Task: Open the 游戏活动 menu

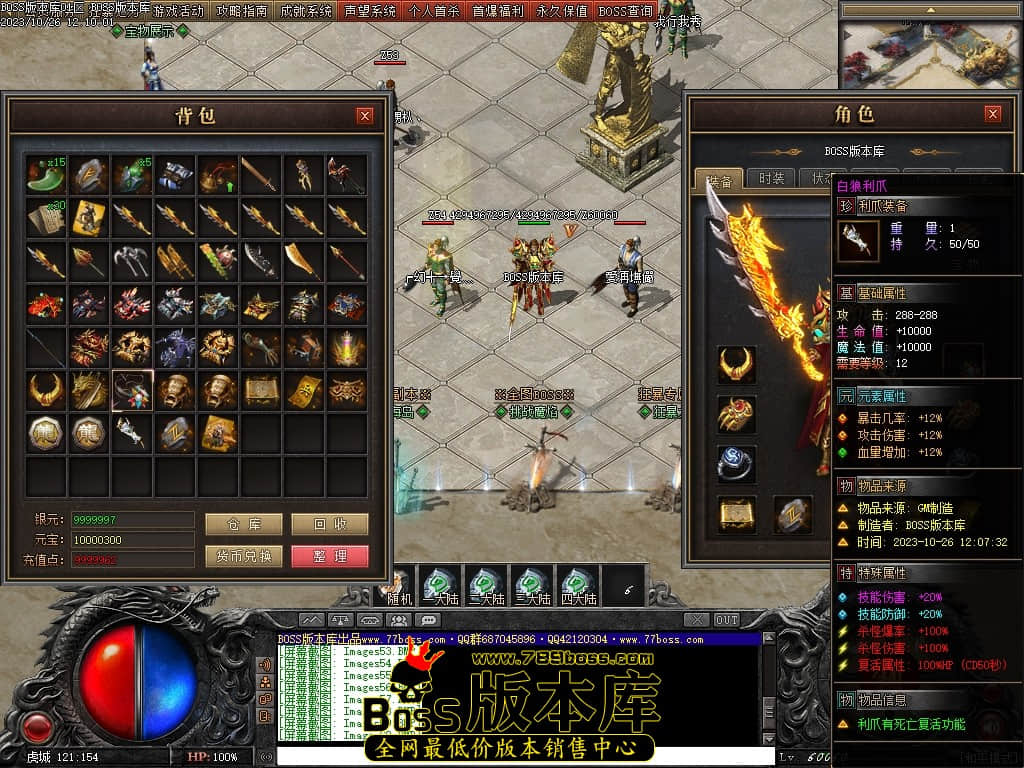Action: (178, 11)
